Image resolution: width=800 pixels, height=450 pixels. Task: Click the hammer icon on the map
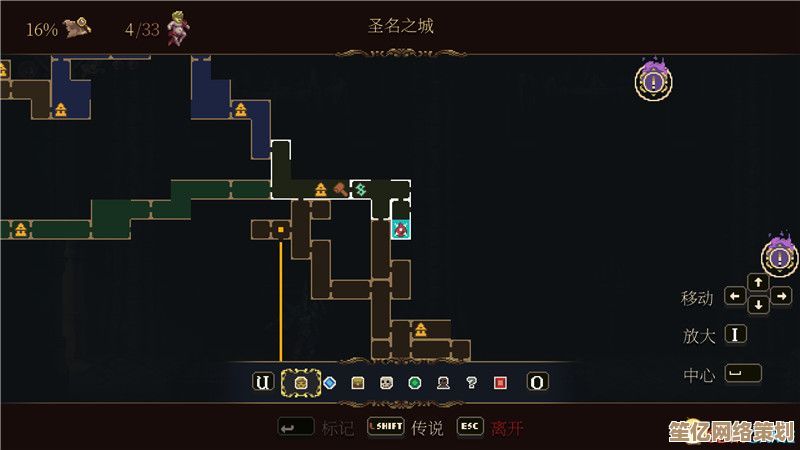[x=340, y=188]
